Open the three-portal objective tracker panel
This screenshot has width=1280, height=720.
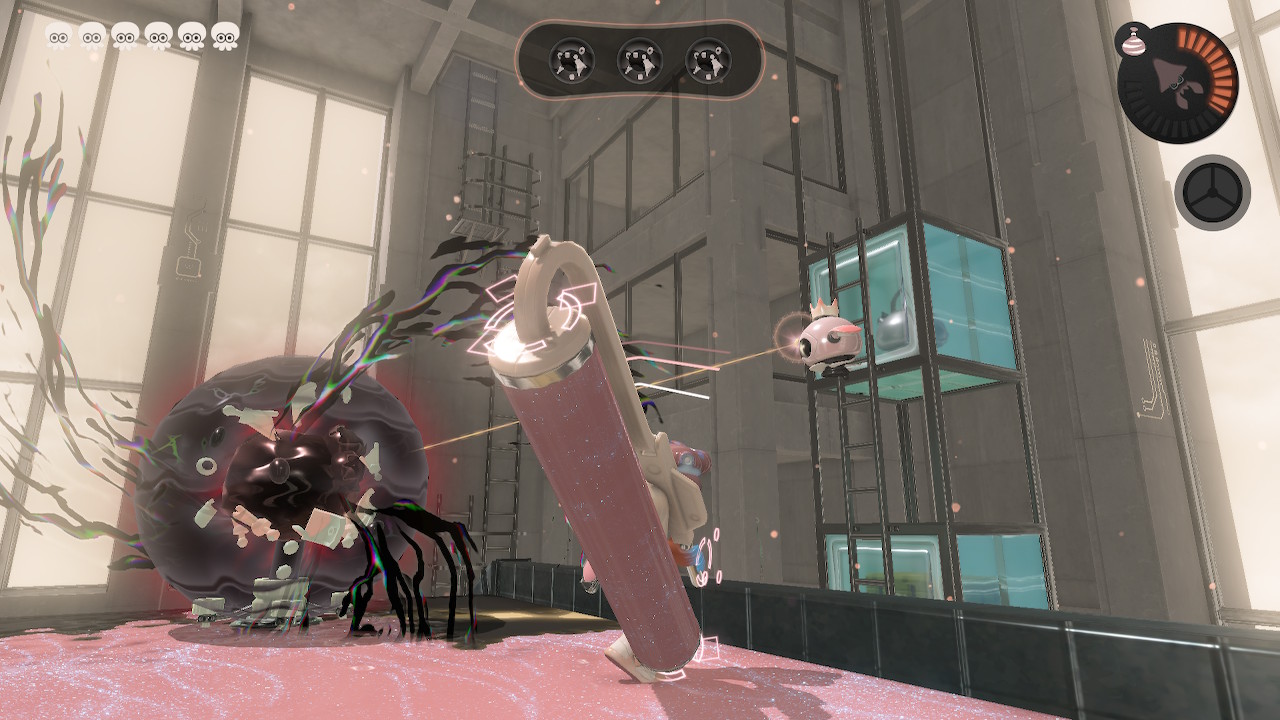tap(639, 60)
